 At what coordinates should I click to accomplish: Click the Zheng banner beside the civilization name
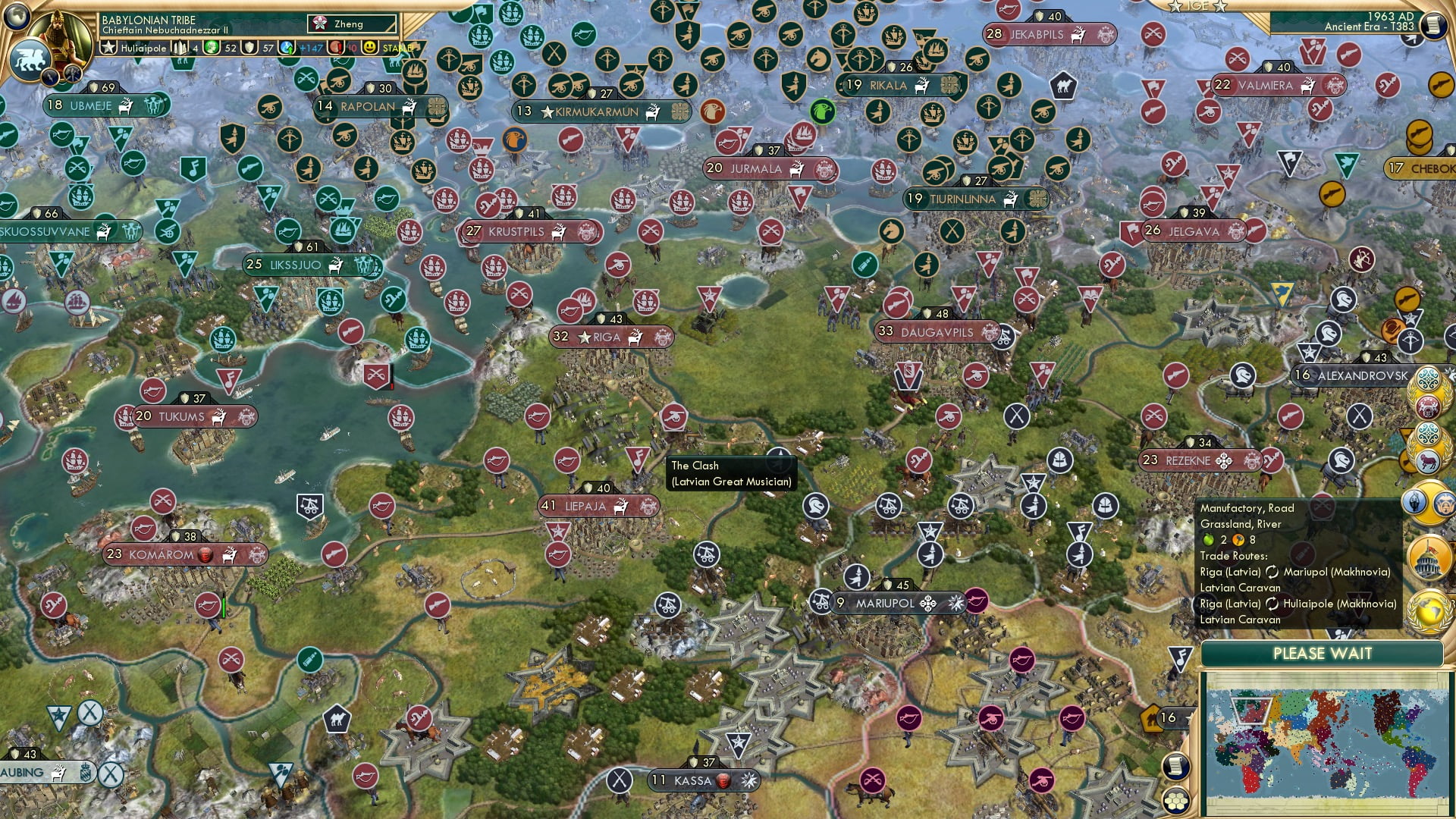click(x=350, y=24)
